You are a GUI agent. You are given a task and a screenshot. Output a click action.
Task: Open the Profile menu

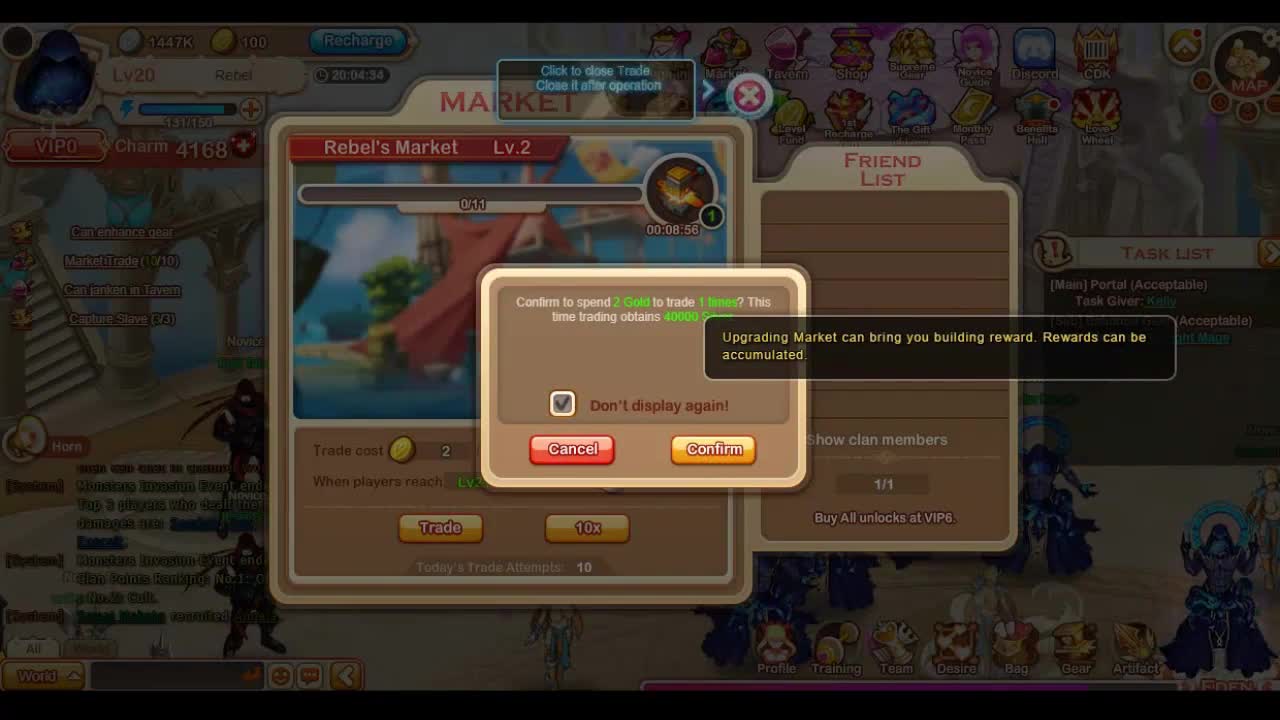[776, 648]
